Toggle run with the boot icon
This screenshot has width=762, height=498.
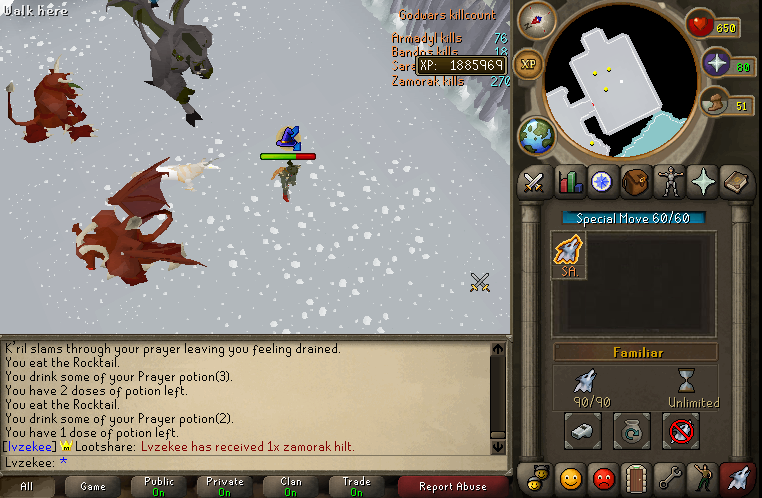point(714,104)
